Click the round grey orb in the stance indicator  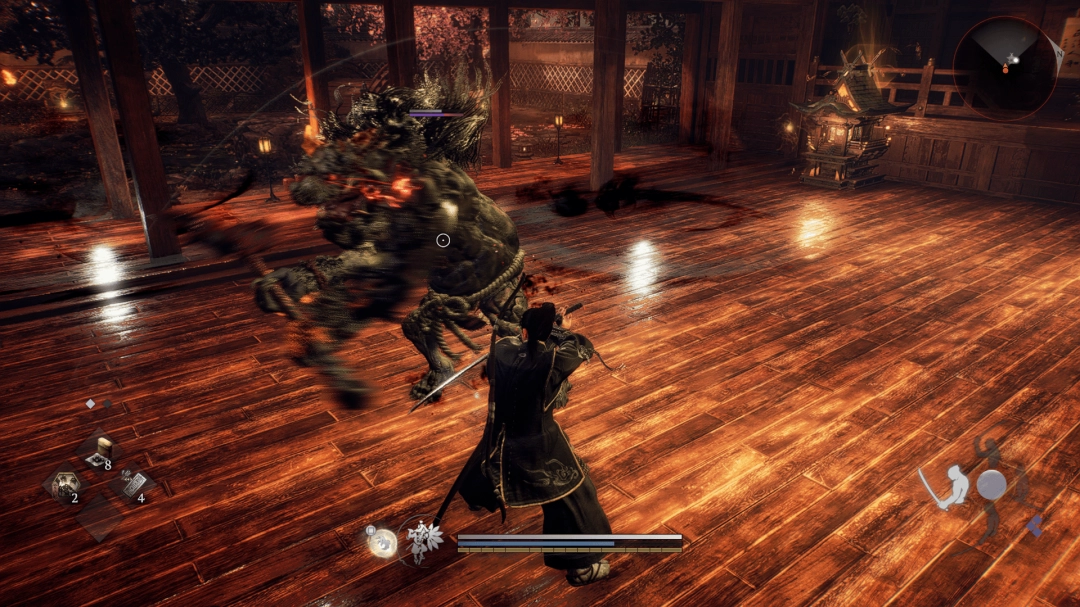tap(991, 486)
